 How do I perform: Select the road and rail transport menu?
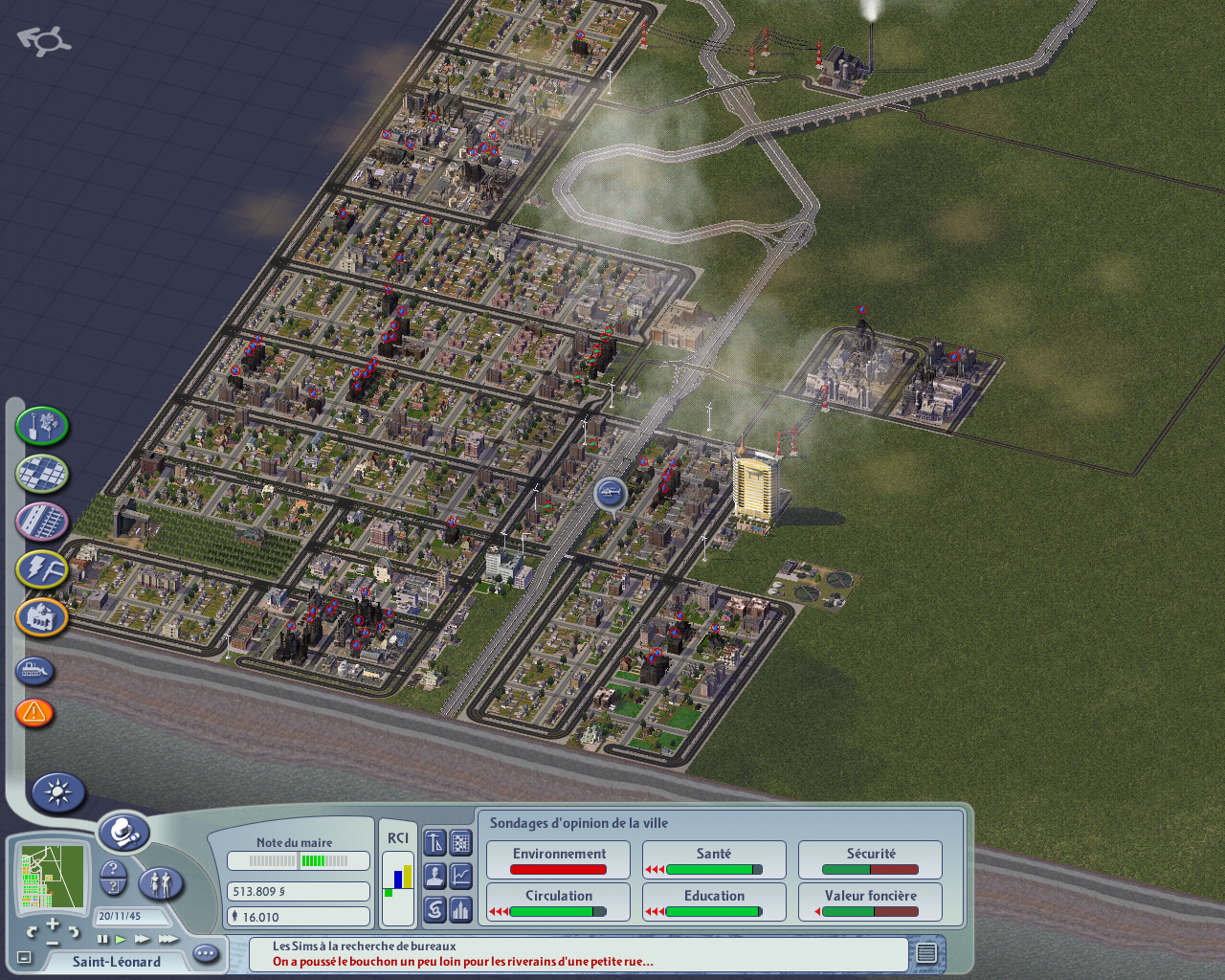(x=42, y=522)
